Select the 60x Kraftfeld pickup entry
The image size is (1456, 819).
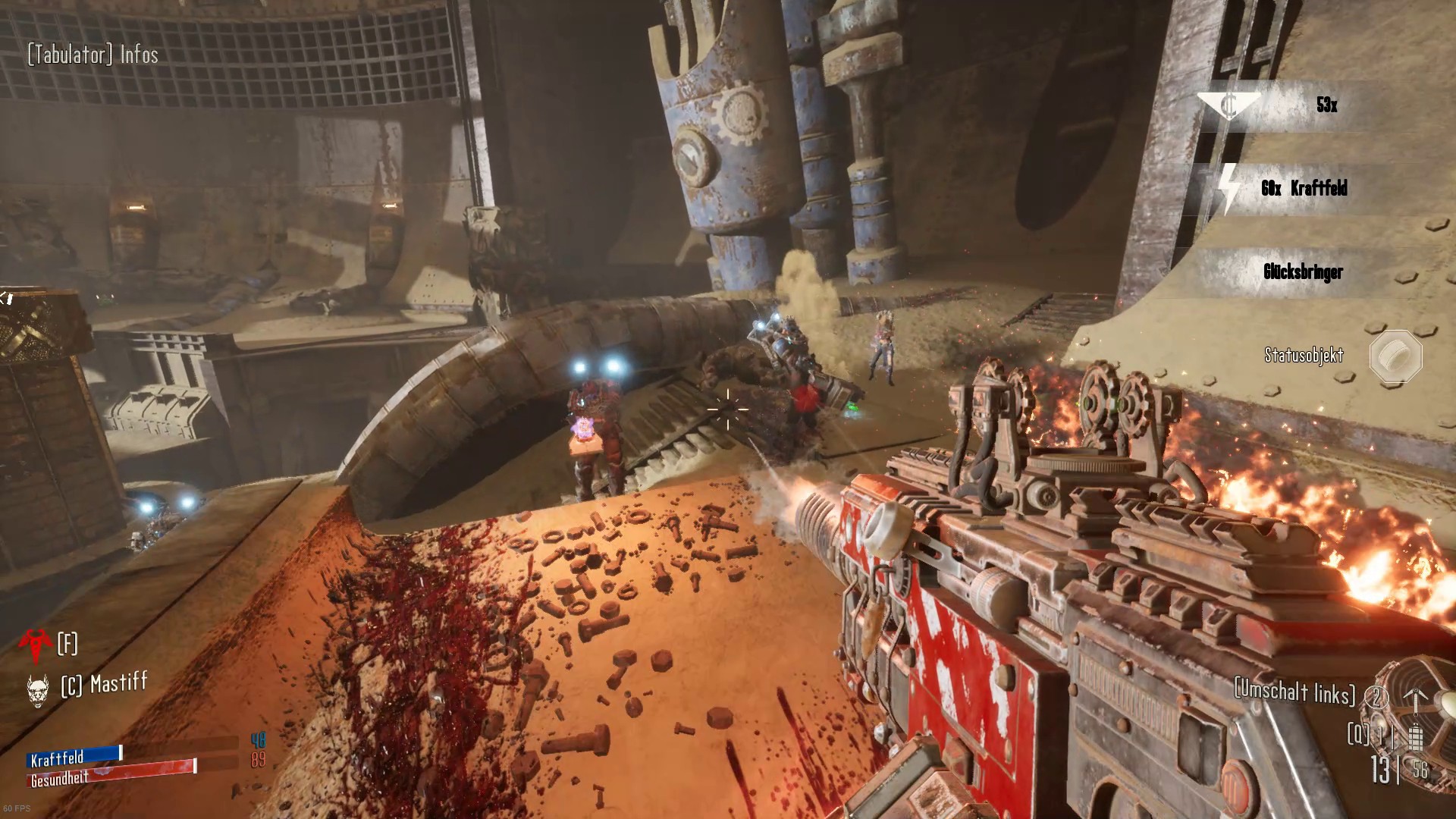coord(1303,188)
